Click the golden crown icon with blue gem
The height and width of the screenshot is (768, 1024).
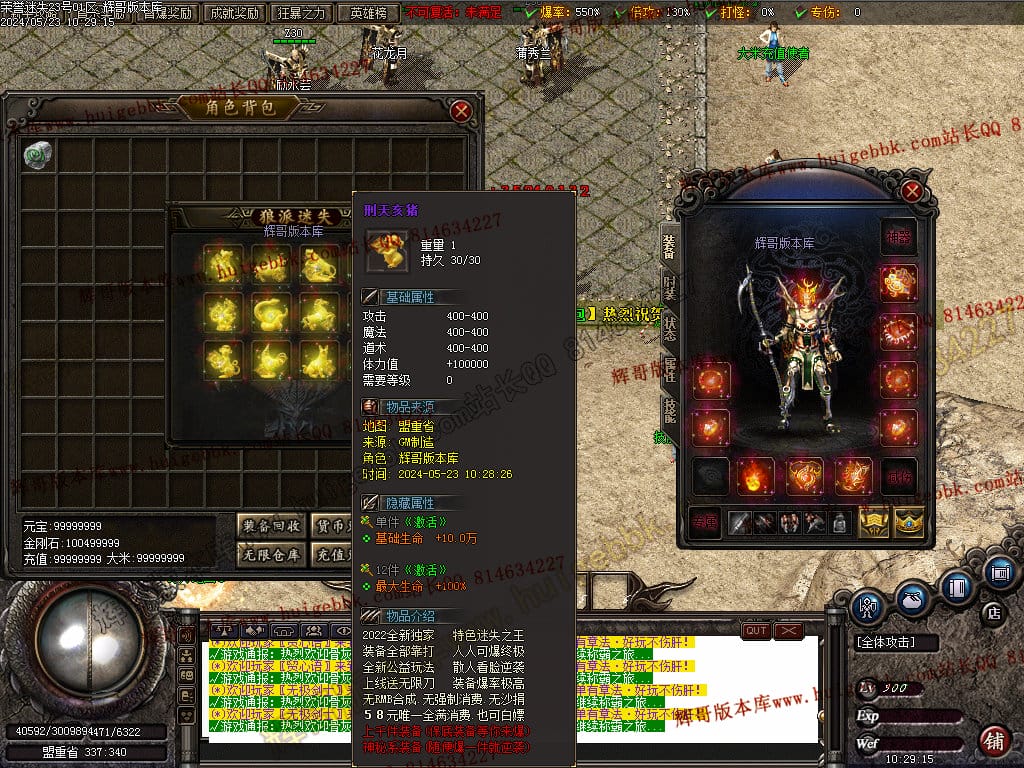908,520
